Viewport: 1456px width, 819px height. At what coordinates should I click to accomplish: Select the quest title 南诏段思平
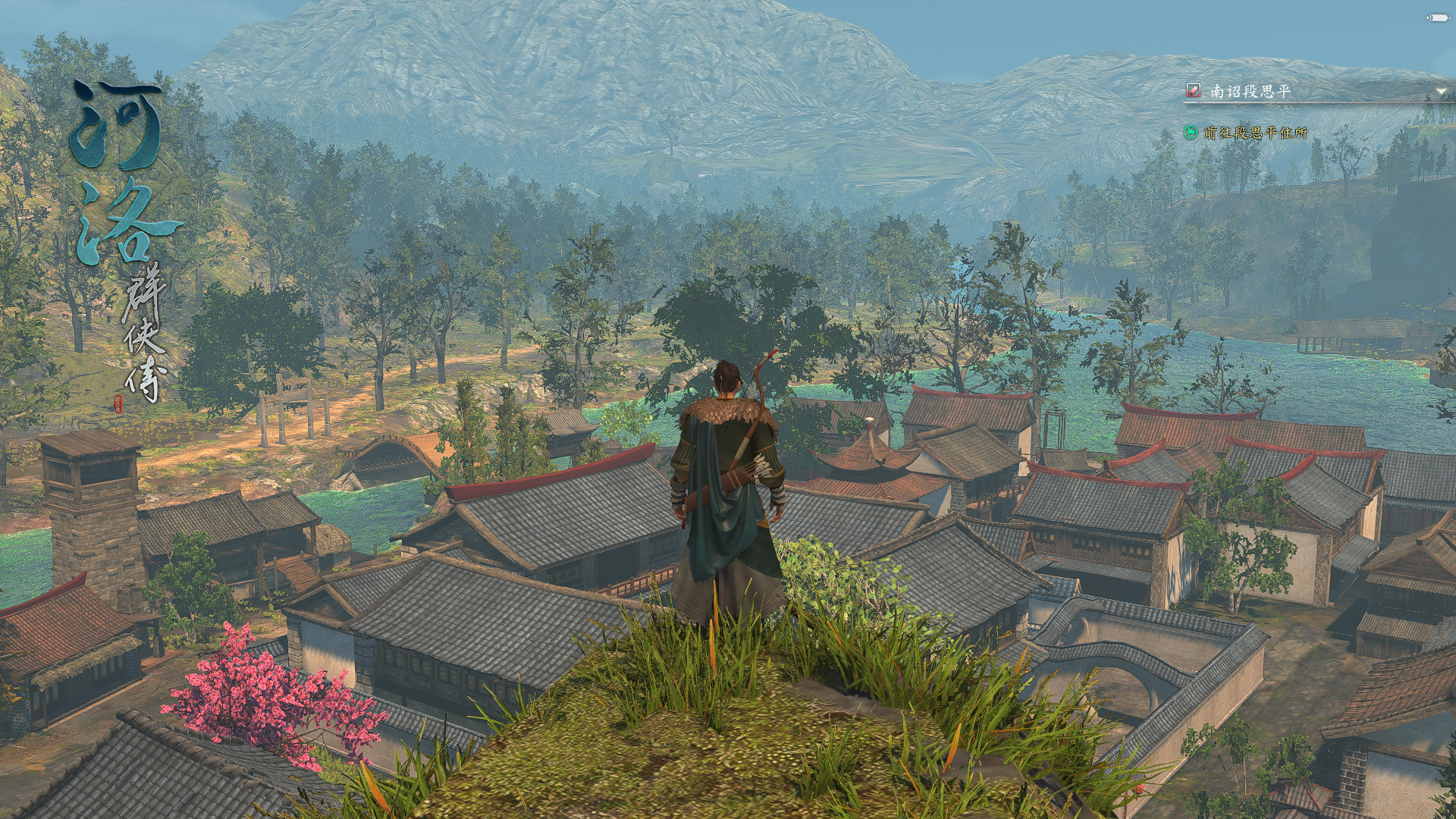[1251, 89]
